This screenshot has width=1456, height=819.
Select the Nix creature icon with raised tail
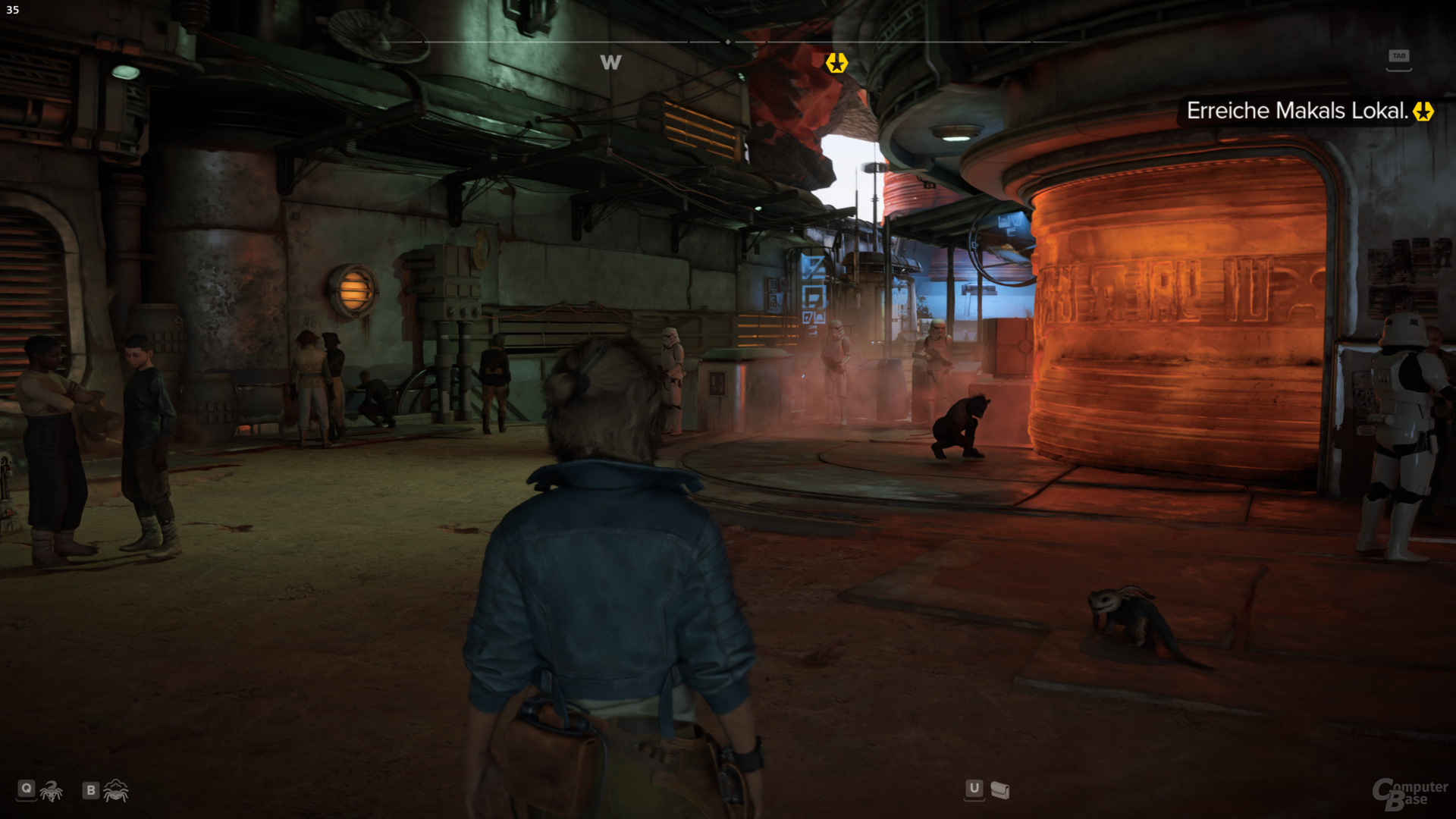point(52,792)
